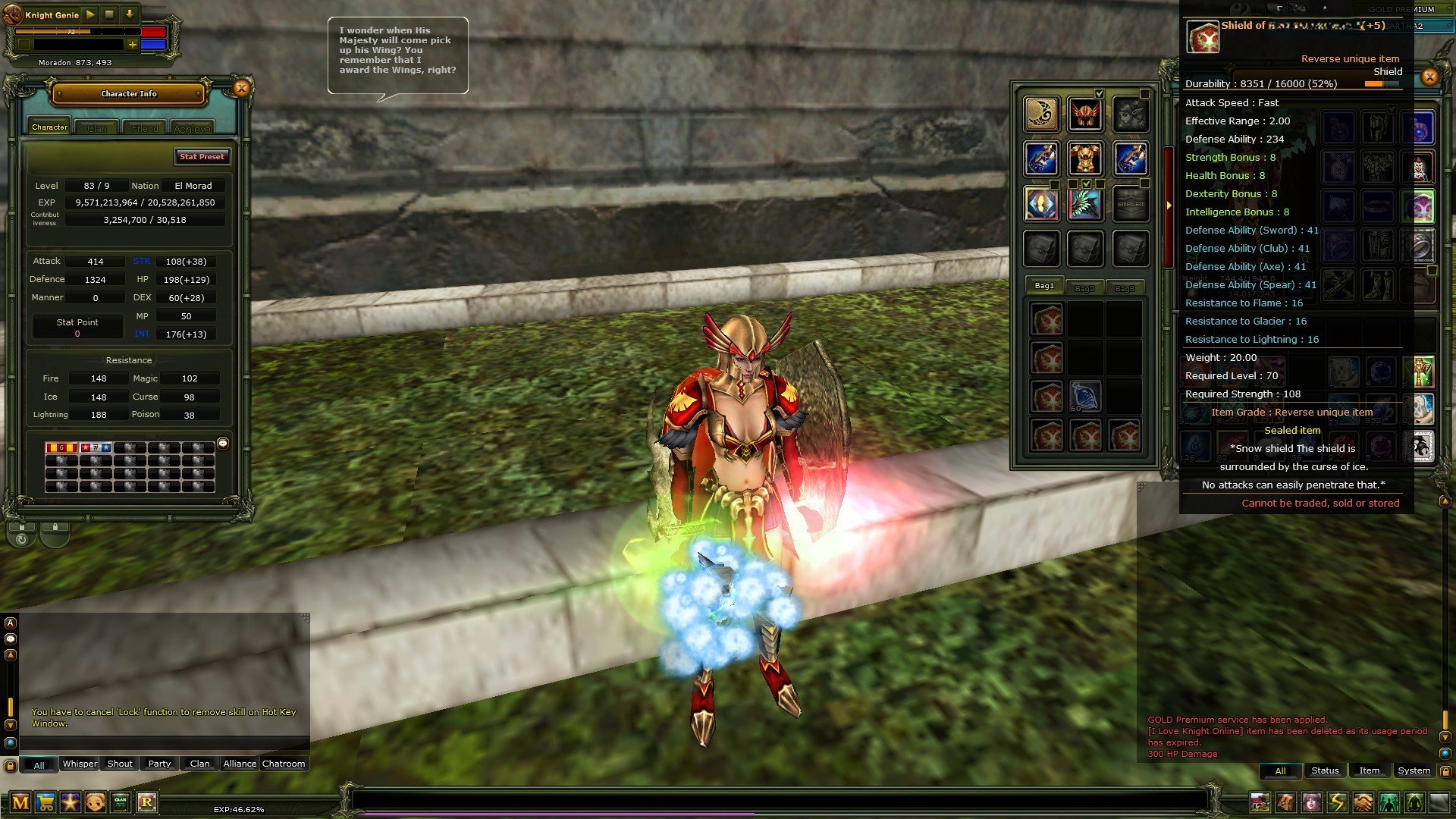Click the yellow up arrow at the right edge
Image resolution: width=1456 pixels, height=819 pixels.
1444,501
